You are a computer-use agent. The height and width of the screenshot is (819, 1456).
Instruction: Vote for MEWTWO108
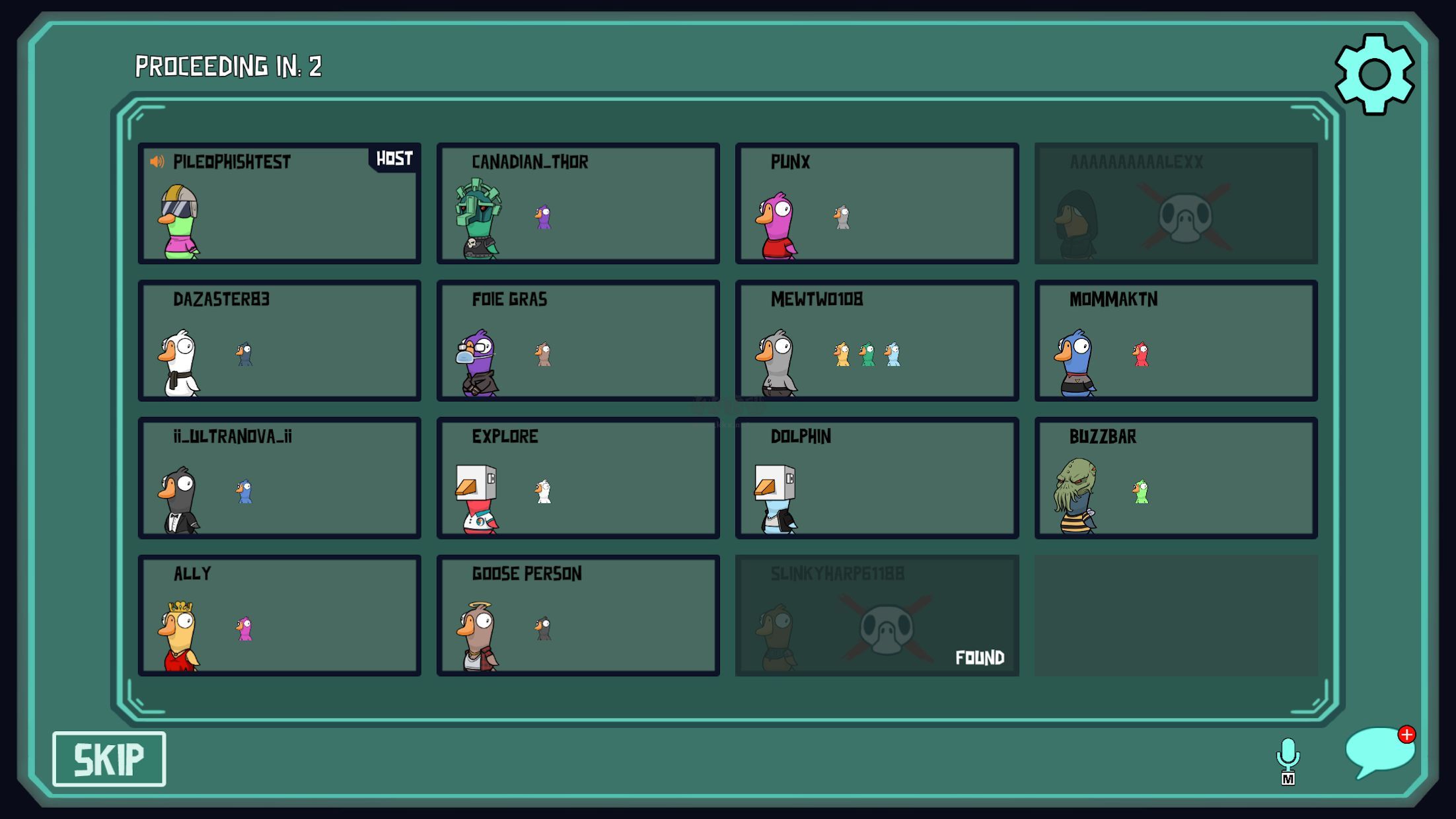coord(877,341)
